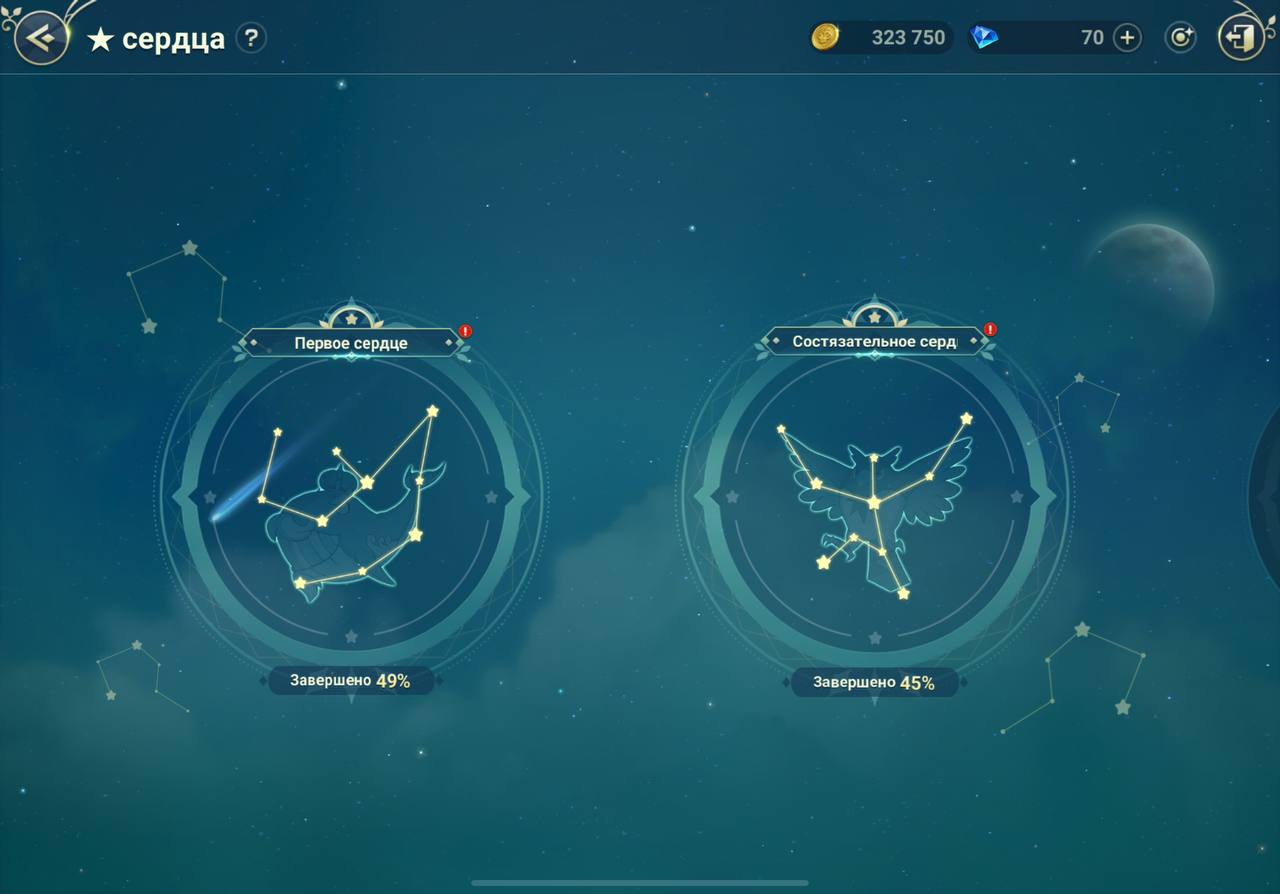Select the Состязательное сердце owl constellation
Viewport: 1280px width, 894px height.
tap(875, 500)
